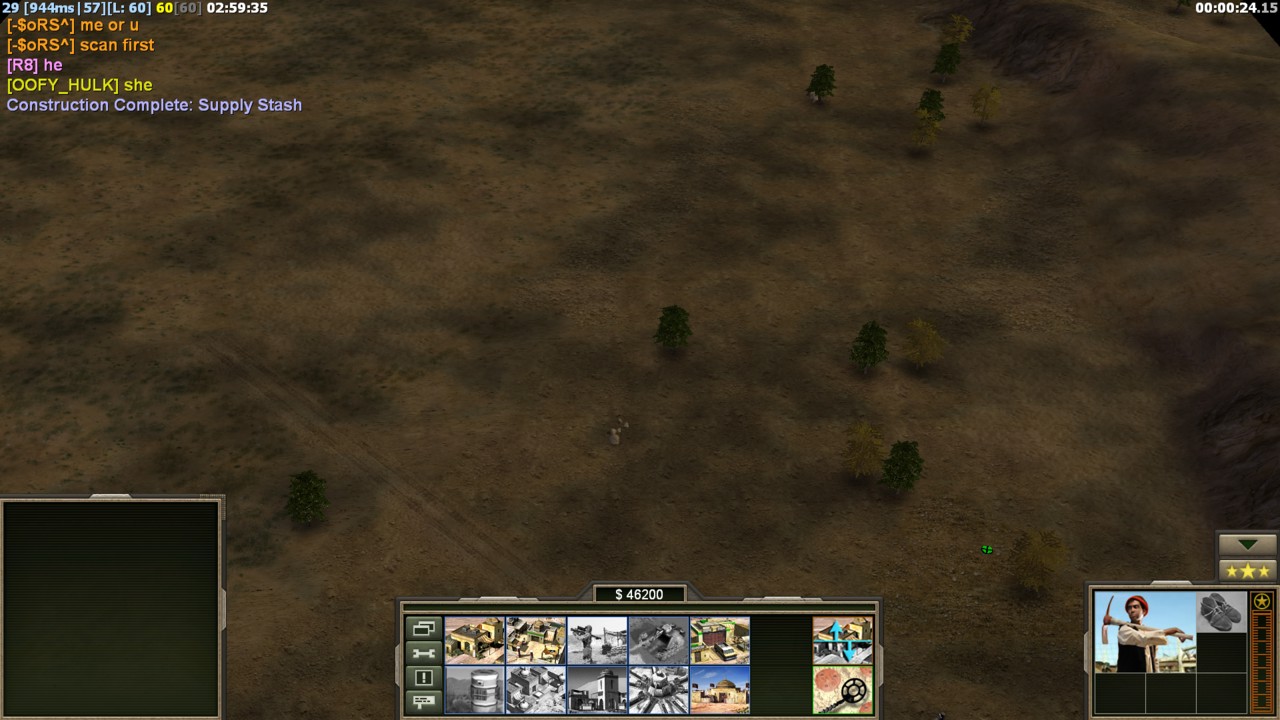Image resolution: width=1280 pixels, height=720 pixels.
Task: Click the overlapping windows button
Action: (x=423, y=629)
